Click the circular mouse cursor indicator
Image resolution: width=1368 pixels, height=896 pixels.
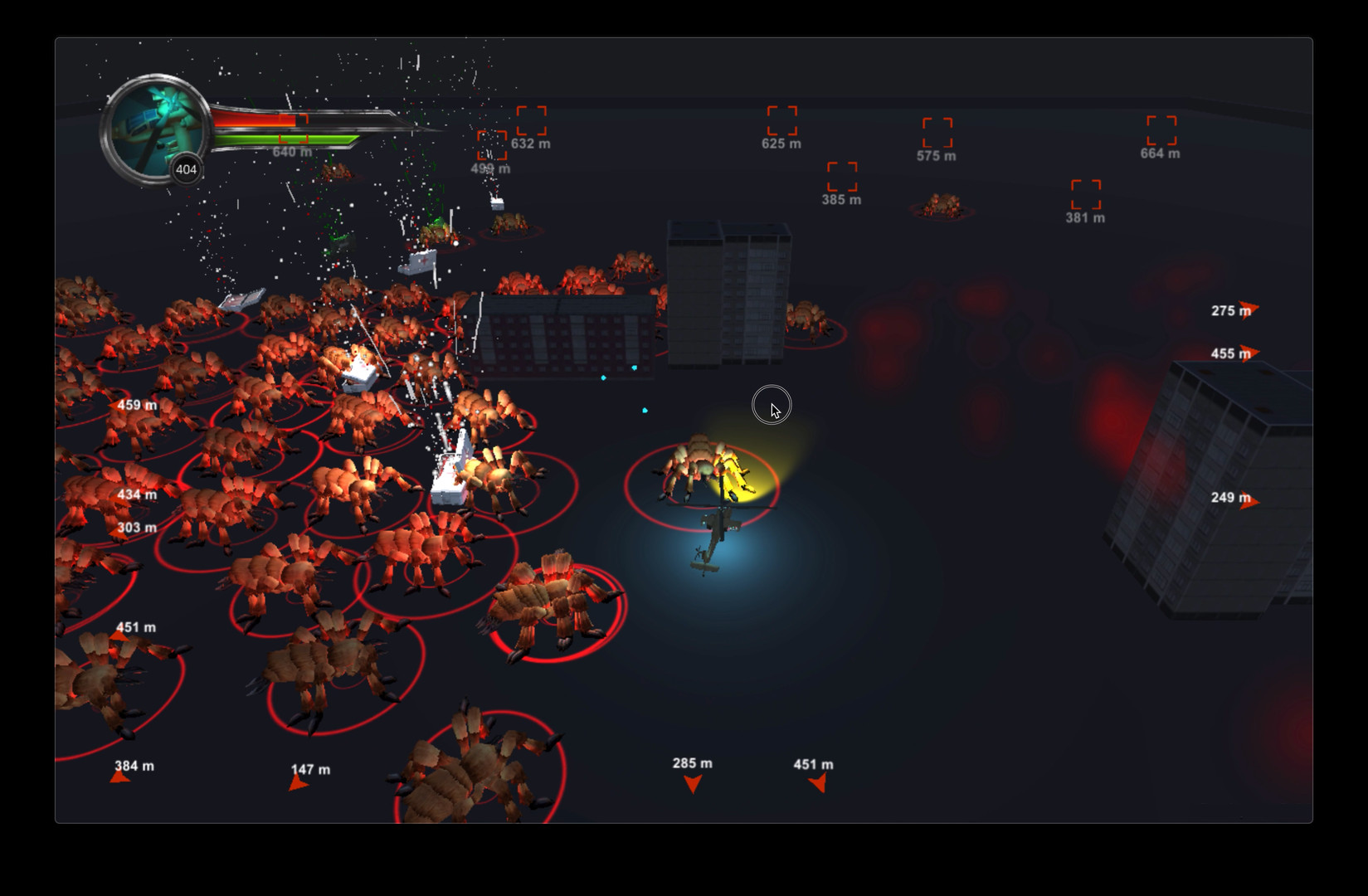(x=772, y=404)
